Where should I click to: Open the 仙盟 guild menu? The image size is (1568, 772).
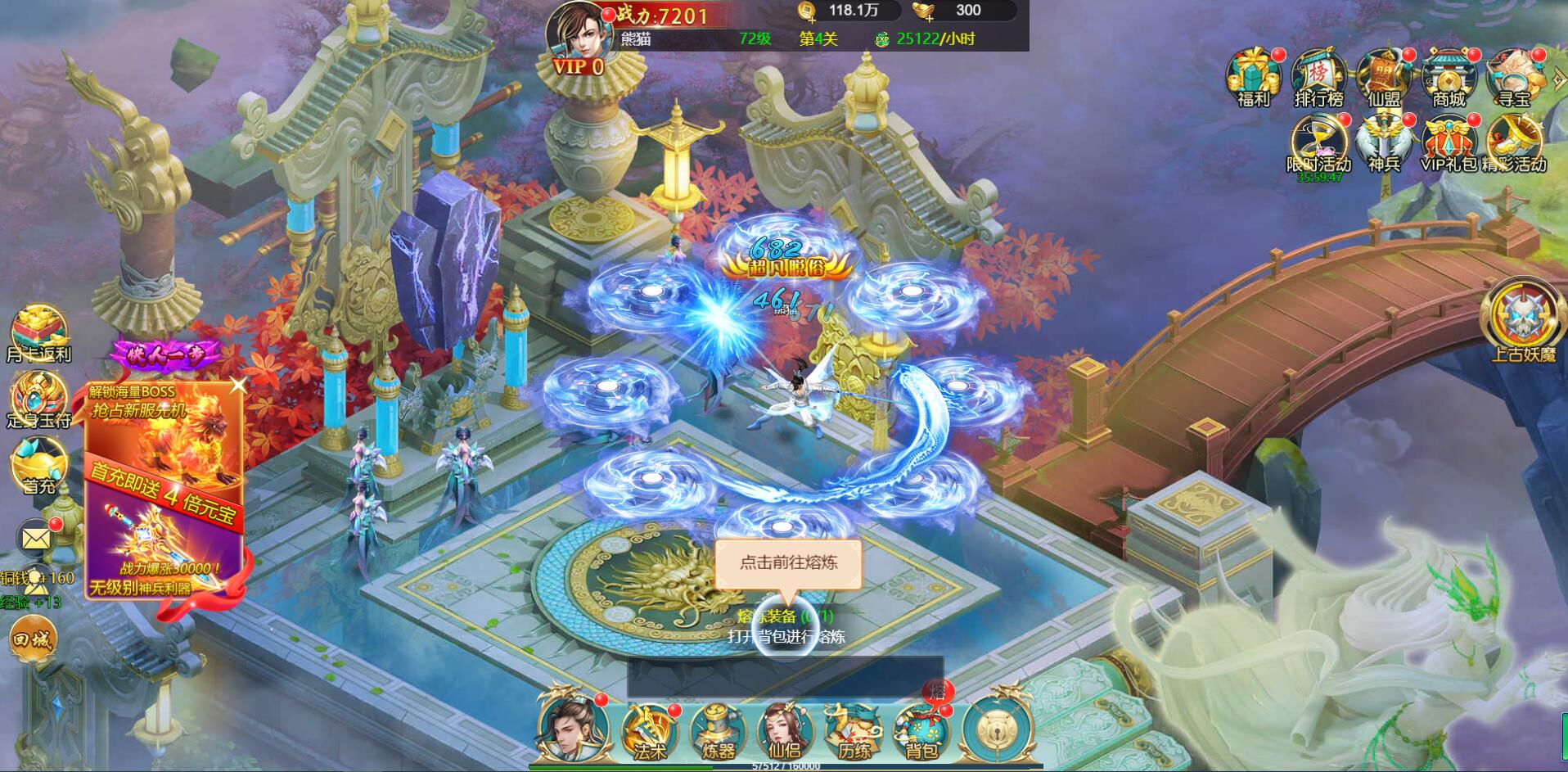click(x=1384, y=76)
